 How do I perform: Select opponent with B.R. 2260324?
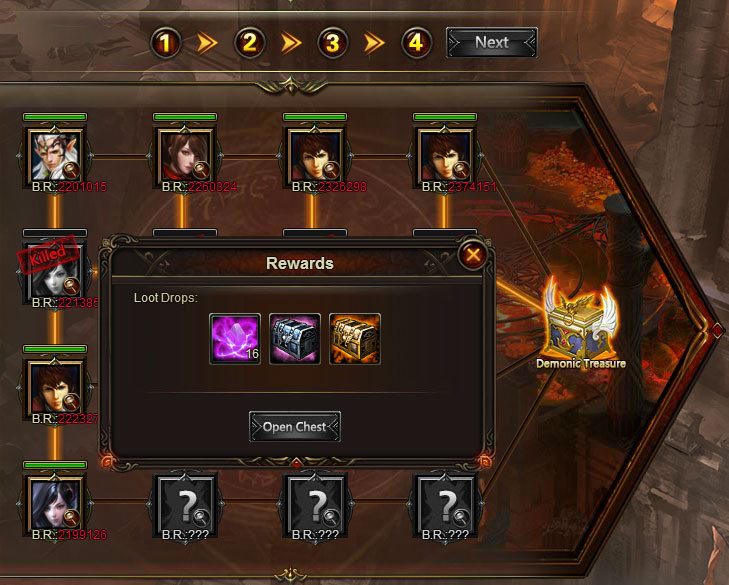click(x=185, y=154)
